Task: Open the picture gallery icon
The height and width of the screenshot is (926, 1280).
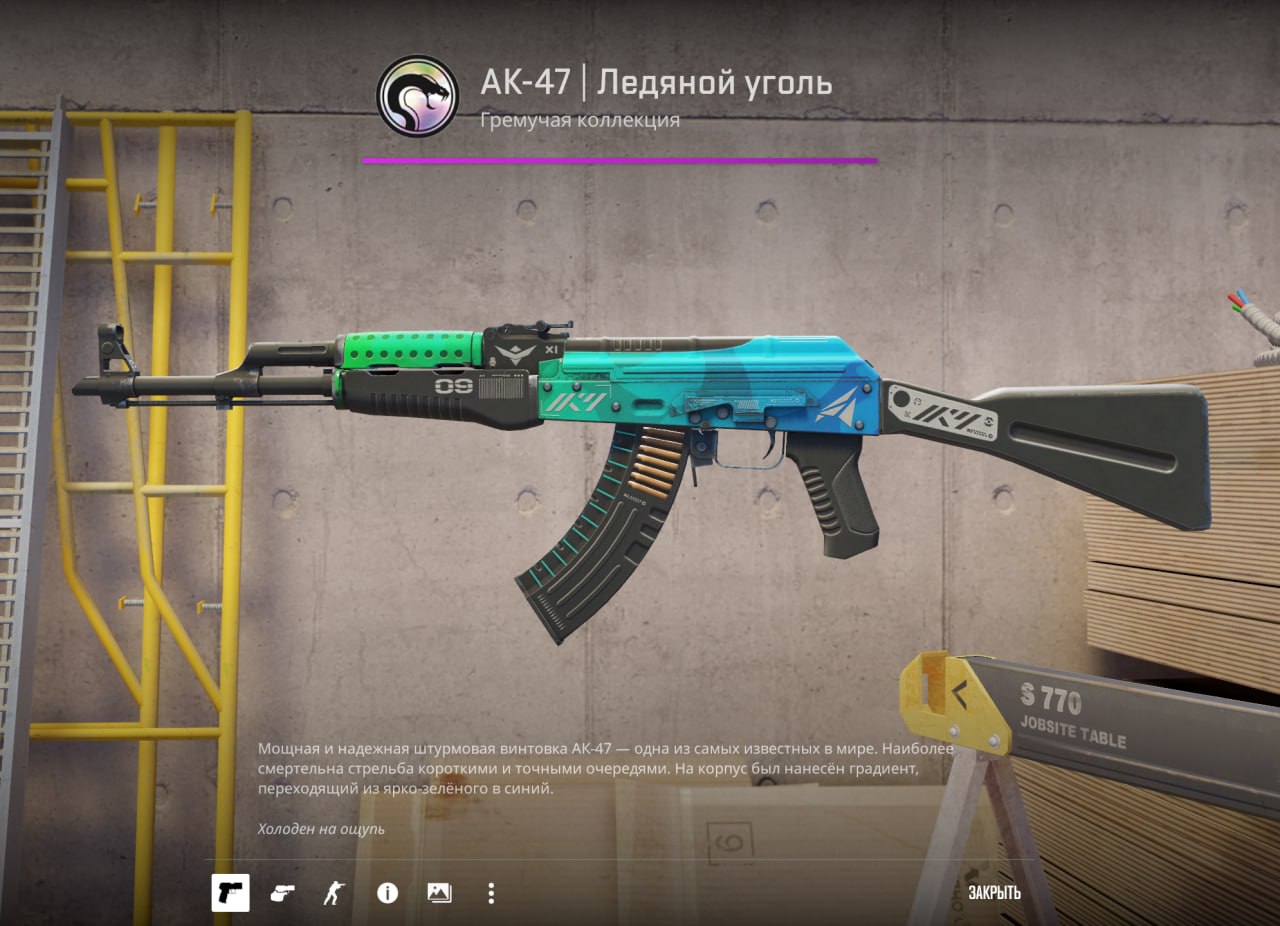Action: (x=439, y=893)
